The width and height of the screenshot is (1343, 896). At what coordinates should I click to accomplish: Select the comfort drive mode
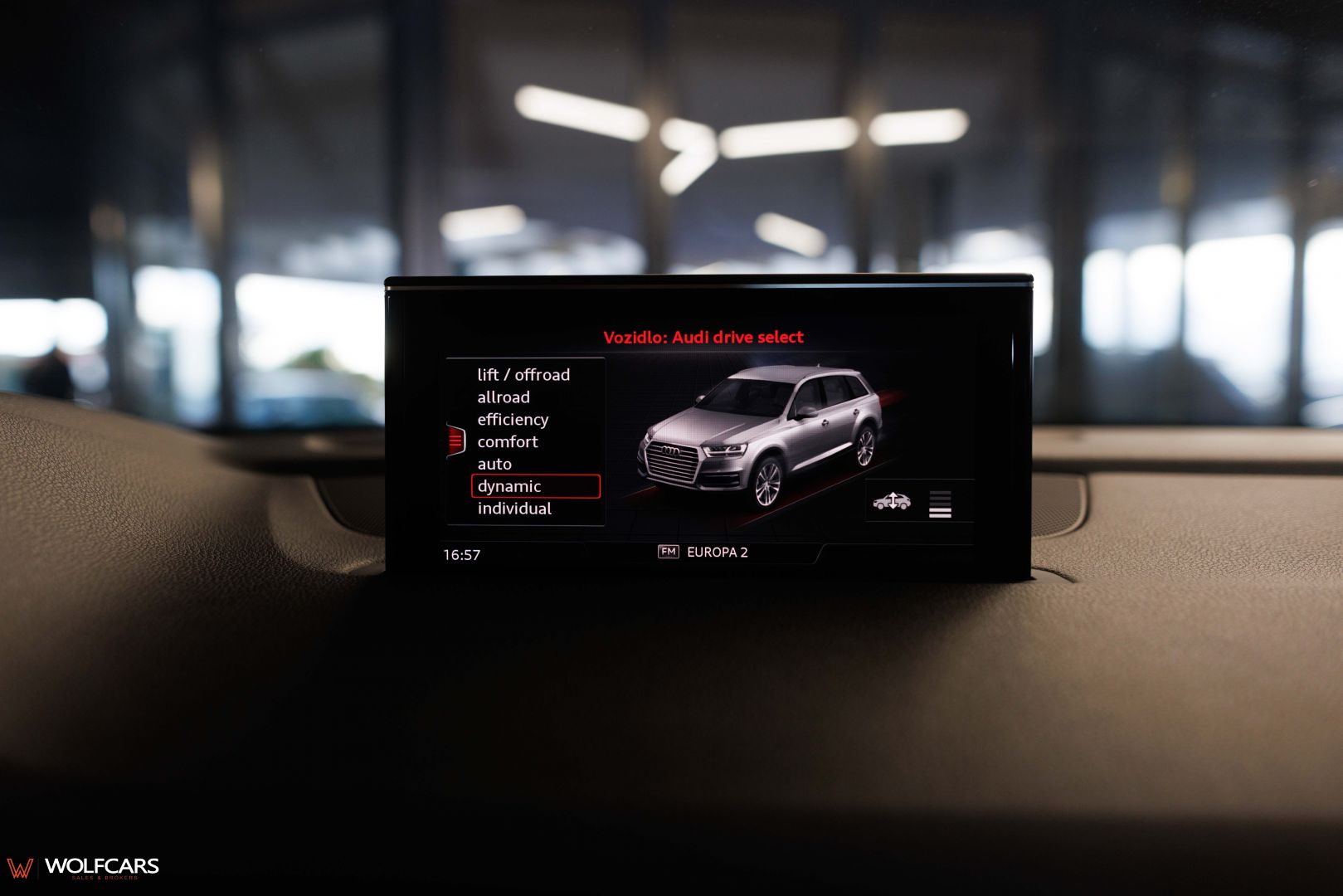pos(508,442)
